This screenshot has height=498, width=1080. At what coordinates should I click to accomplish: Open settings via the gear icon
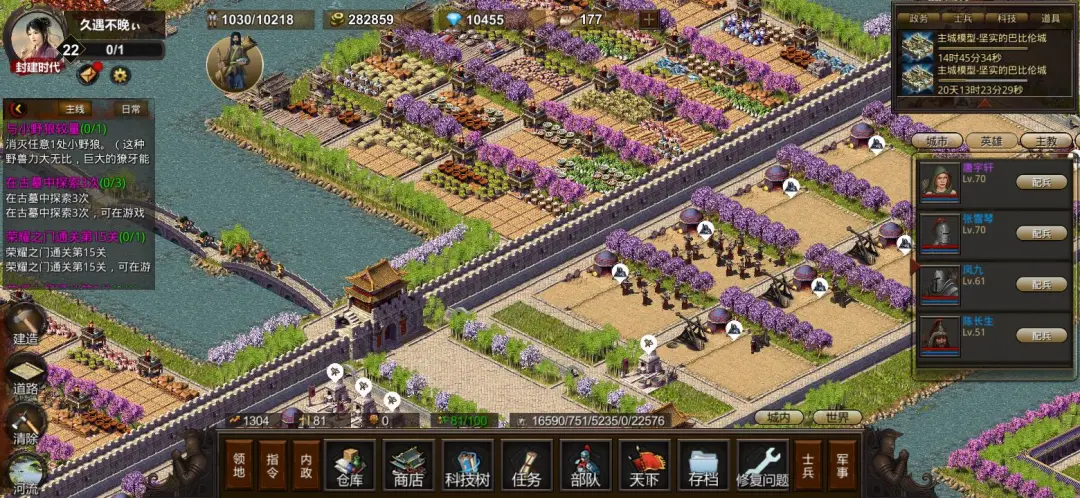tap(120, 74)
